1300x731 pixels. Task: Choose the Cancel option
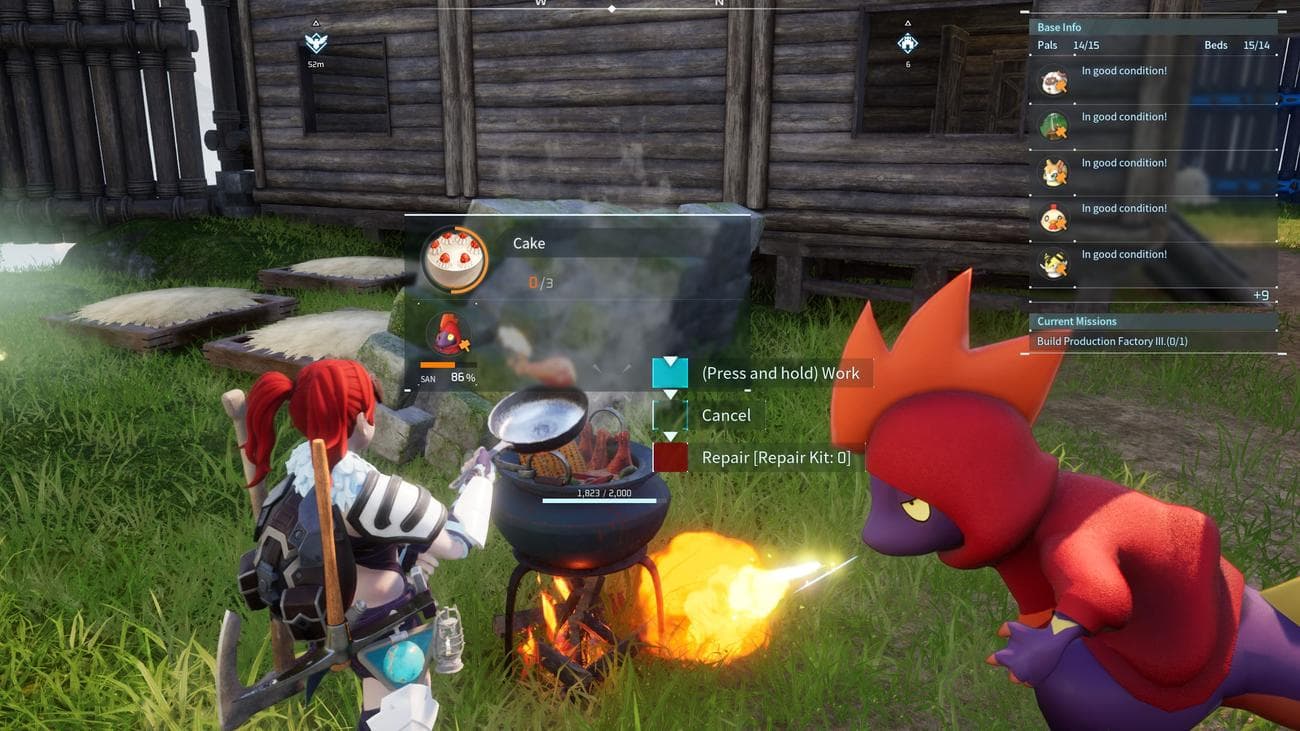click(725, 415)
